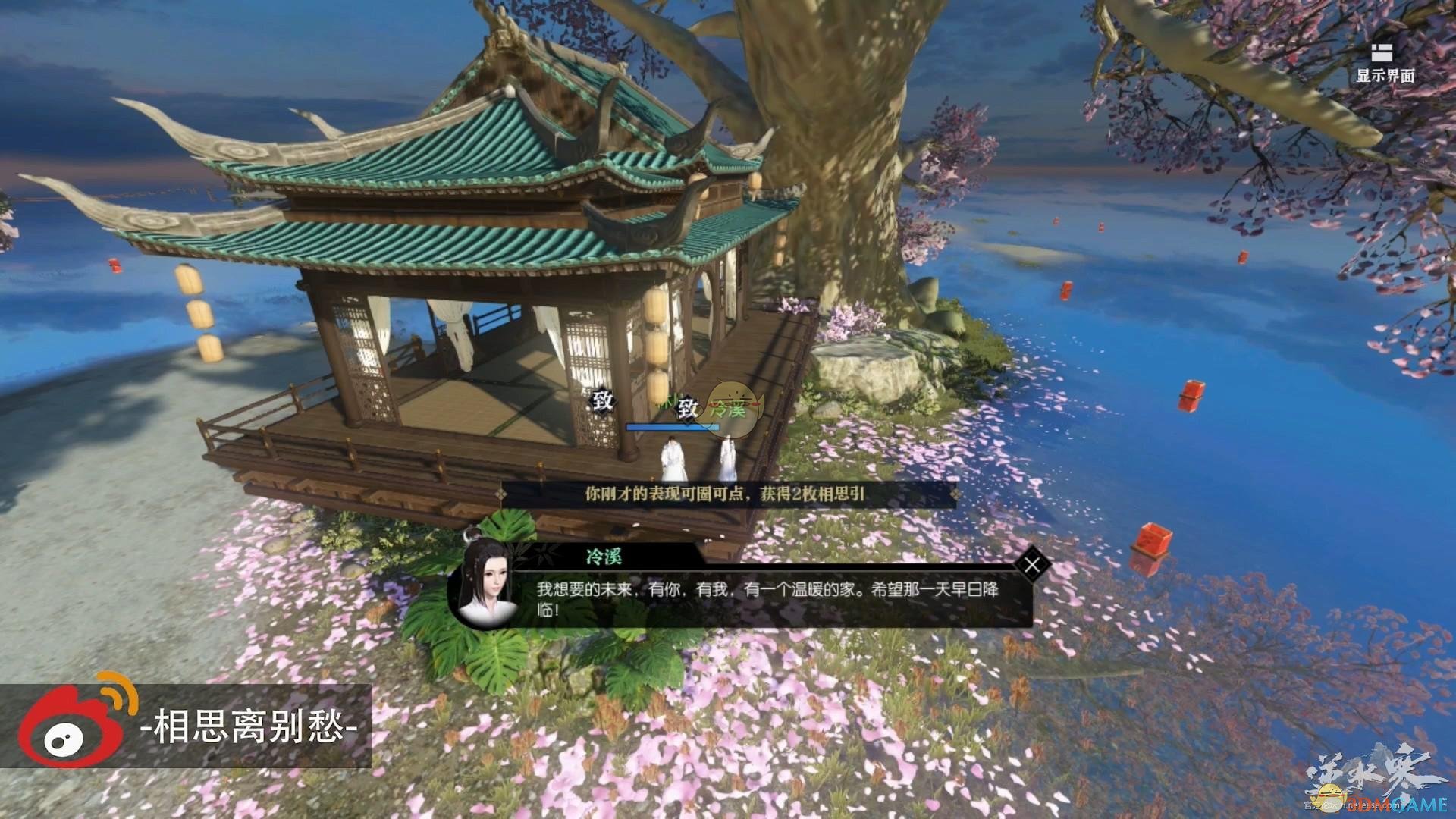Image resolution: width=1456 pixels, height=819 pixels.
Task: Click the 致 guild emblem next to 冷溪's nameplate
Action: point(685,407)
